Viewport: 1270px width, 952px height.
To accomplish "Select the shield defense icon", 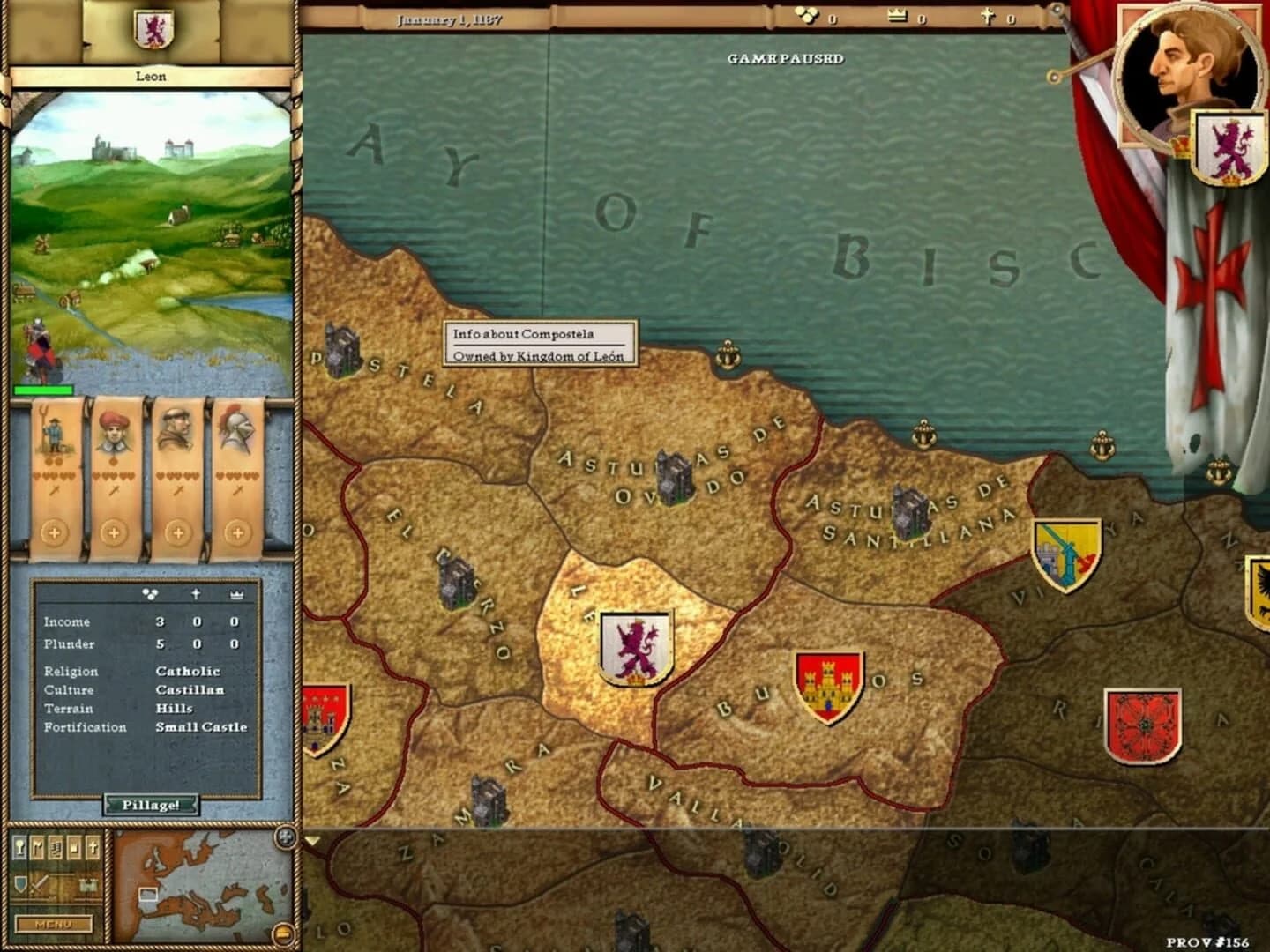I will click(x=19, y=884).
